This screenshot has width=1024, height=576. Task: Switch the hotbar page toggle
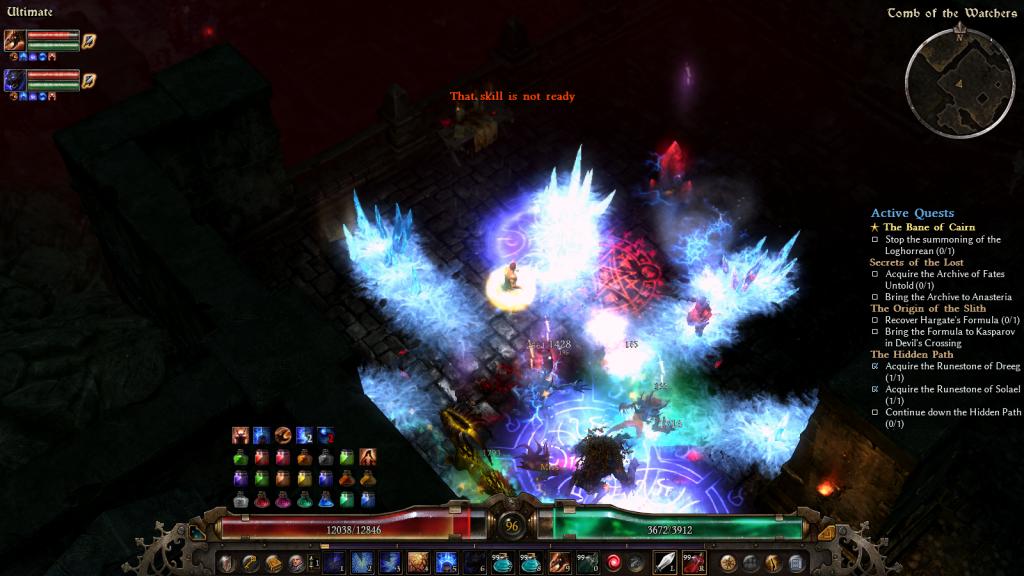312,563
